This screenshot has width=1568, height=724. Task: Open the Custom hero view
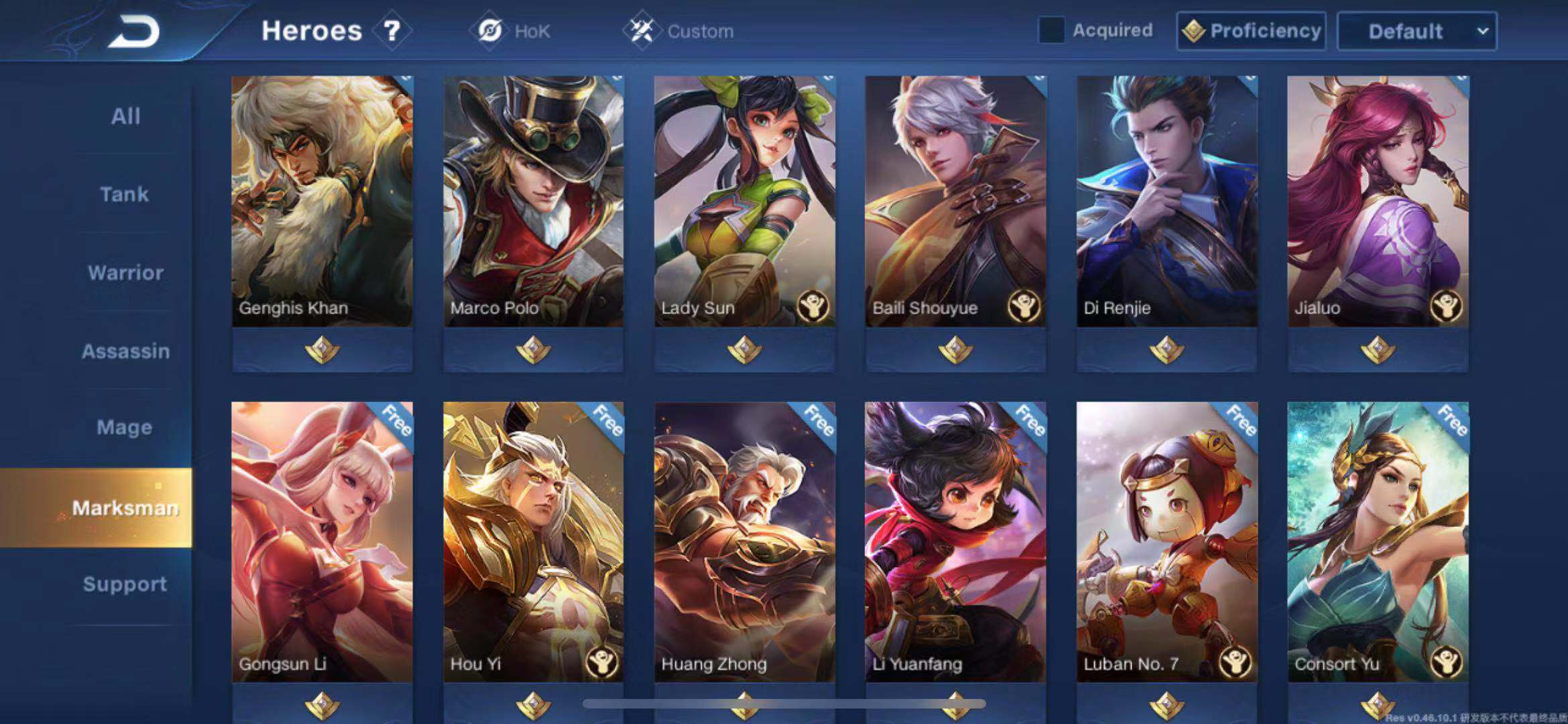[x=680, y=31]
